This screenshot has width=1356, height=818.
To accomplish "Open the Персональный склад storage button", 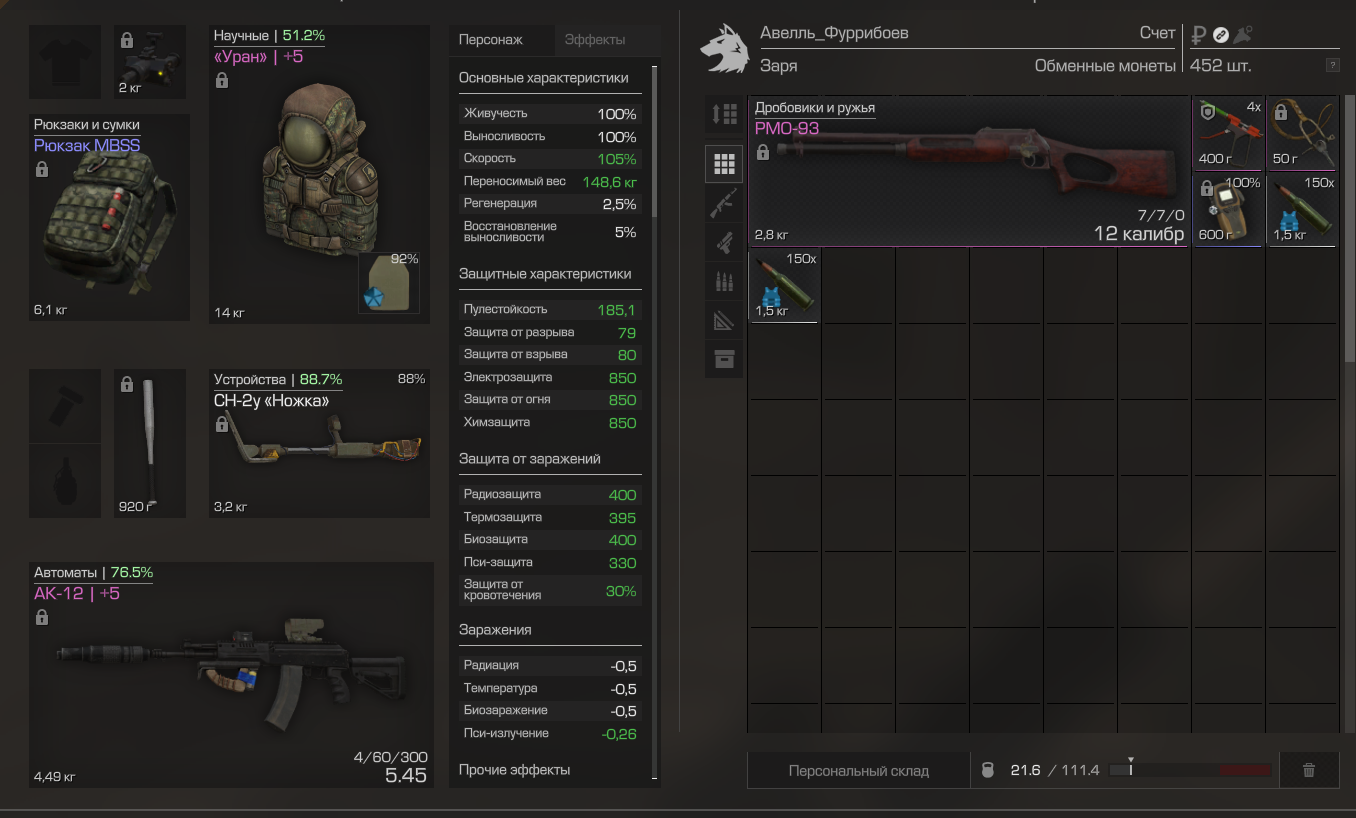I will pyautogui.click(x=858, y=771).
